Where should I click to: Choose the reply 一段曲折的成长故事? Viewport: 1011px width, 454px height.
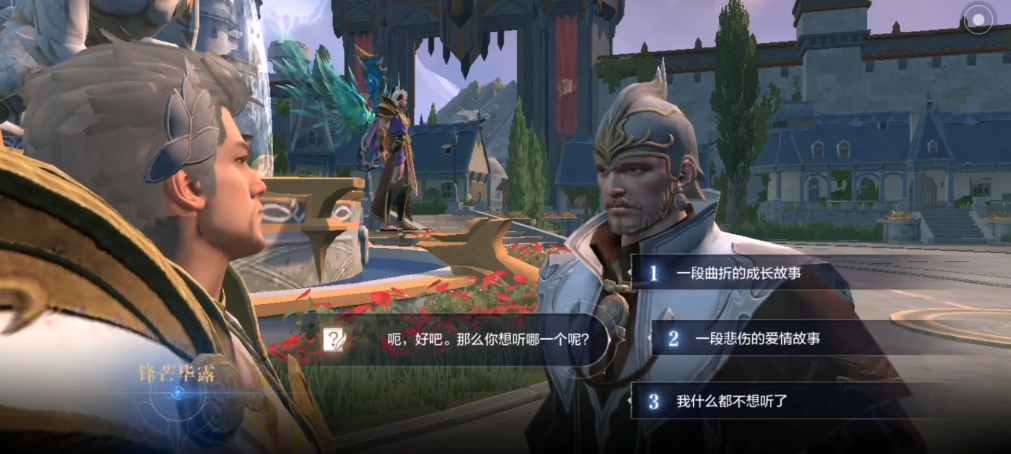point(739,272)
